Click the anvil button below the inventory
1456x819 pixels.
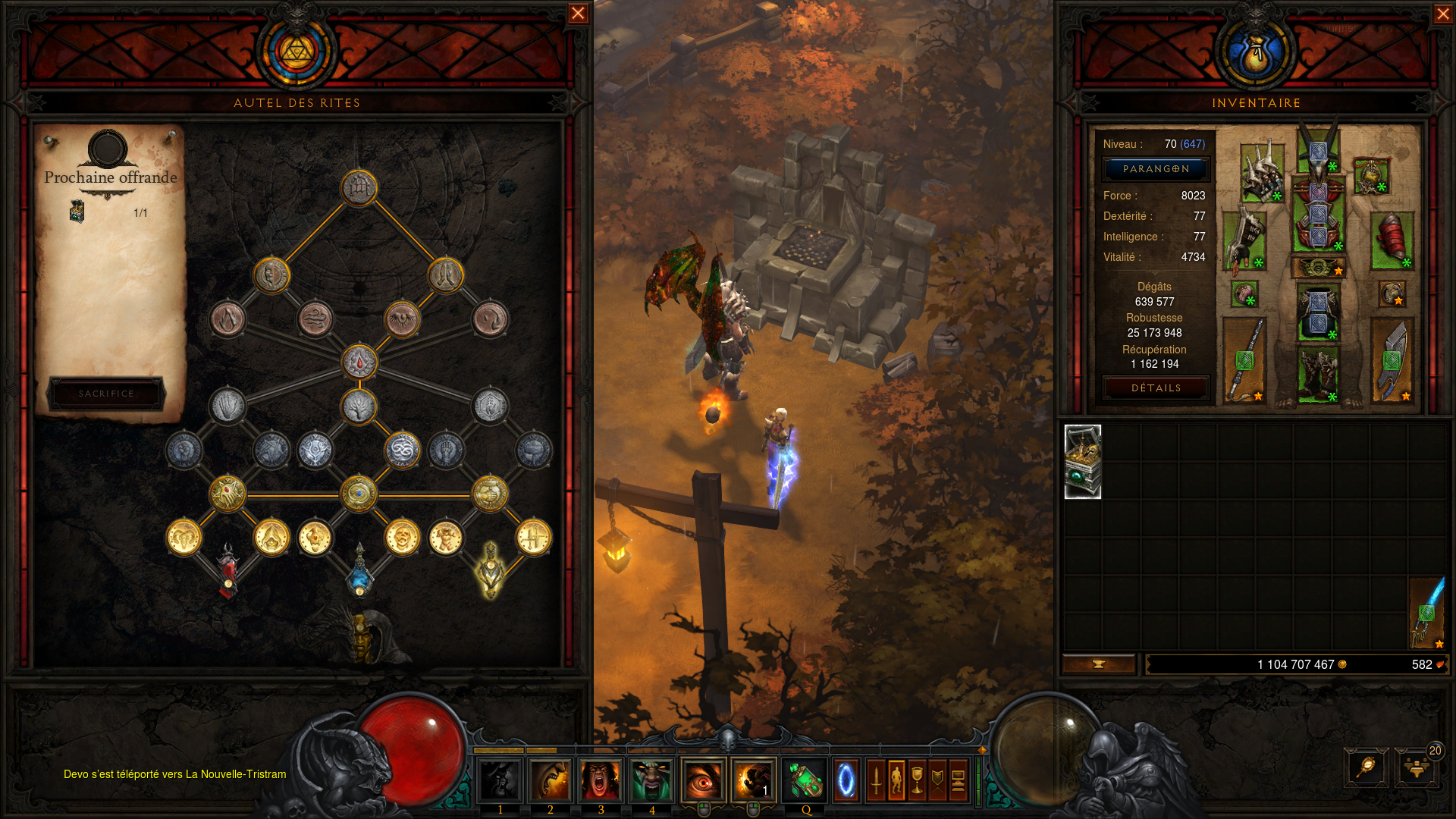pyautogui.click(x=1099, y=664)
